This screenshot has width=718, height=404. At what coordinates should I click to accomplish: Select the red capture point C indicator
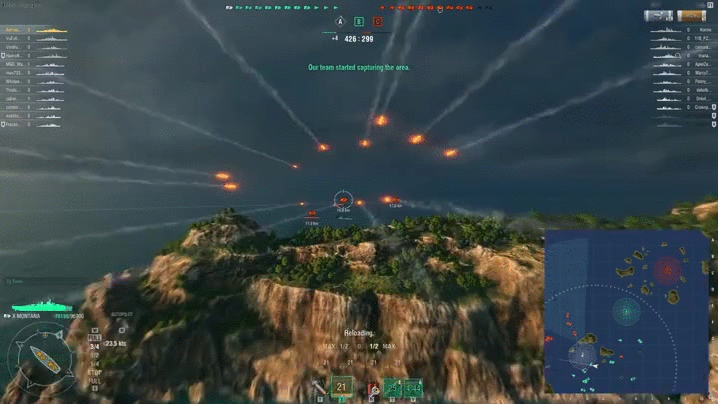pos(377,21)
